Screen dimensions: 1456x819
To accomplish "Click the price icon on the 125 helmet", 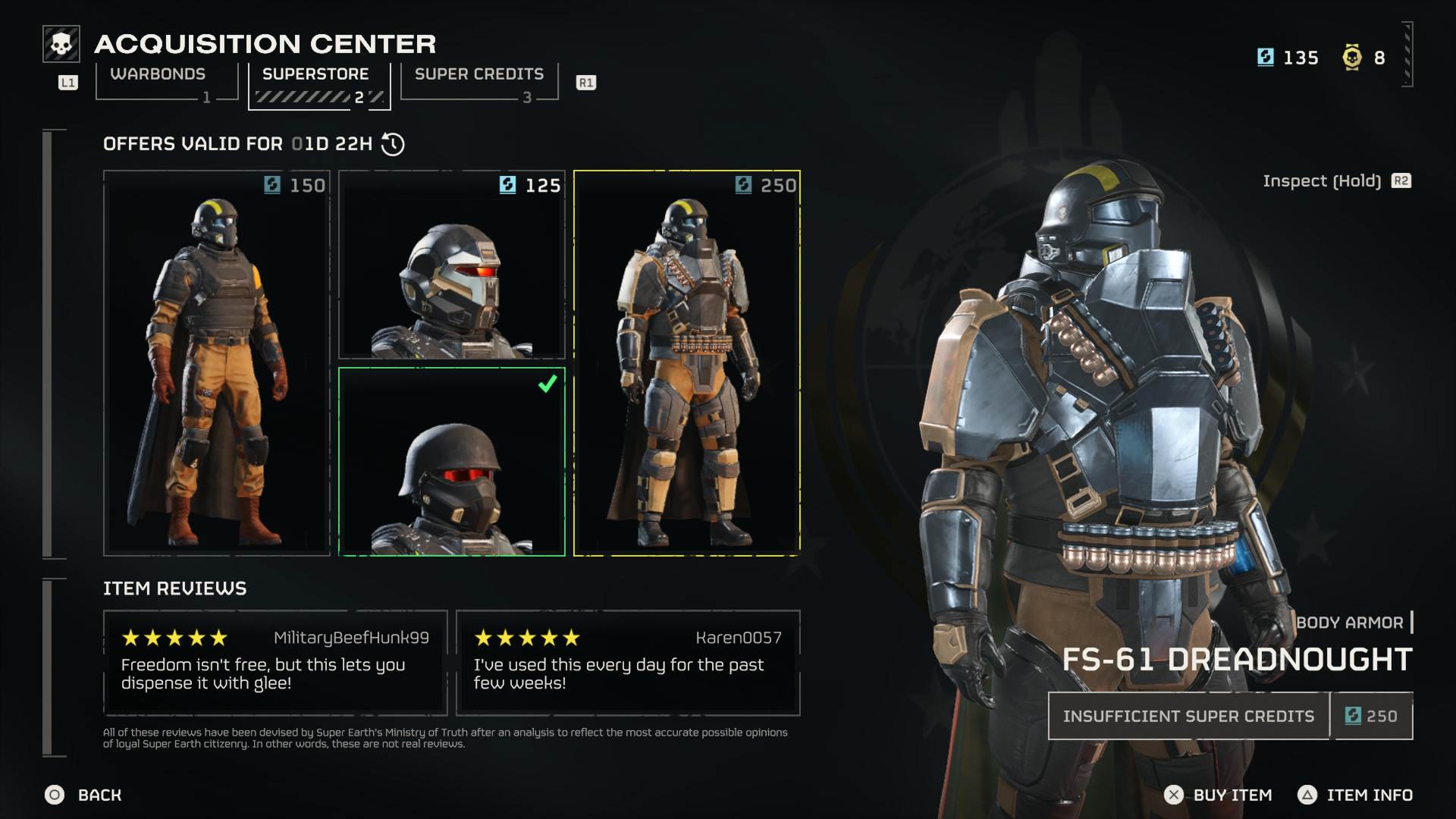I will pos(507,184).
